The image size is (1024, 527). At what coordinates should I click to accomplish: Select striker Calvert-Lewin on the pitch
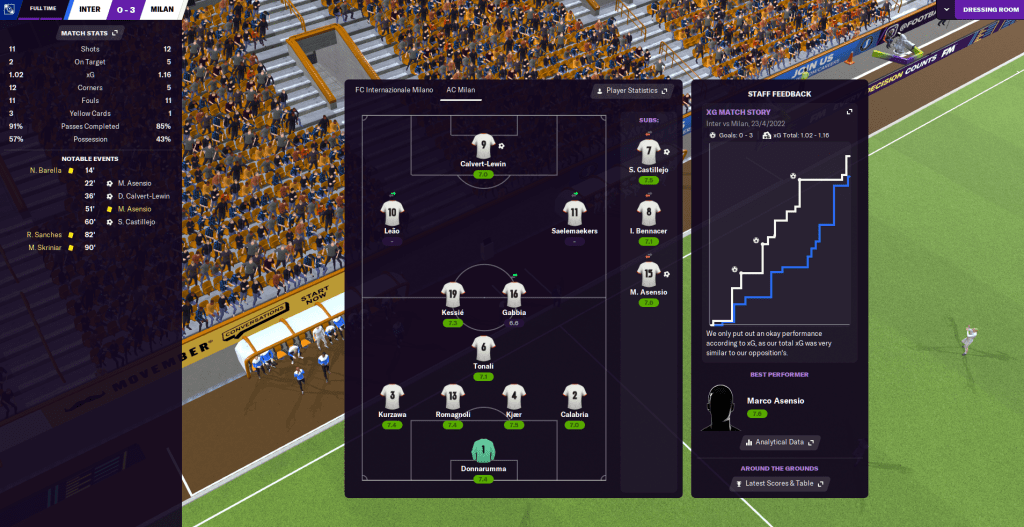483,148
